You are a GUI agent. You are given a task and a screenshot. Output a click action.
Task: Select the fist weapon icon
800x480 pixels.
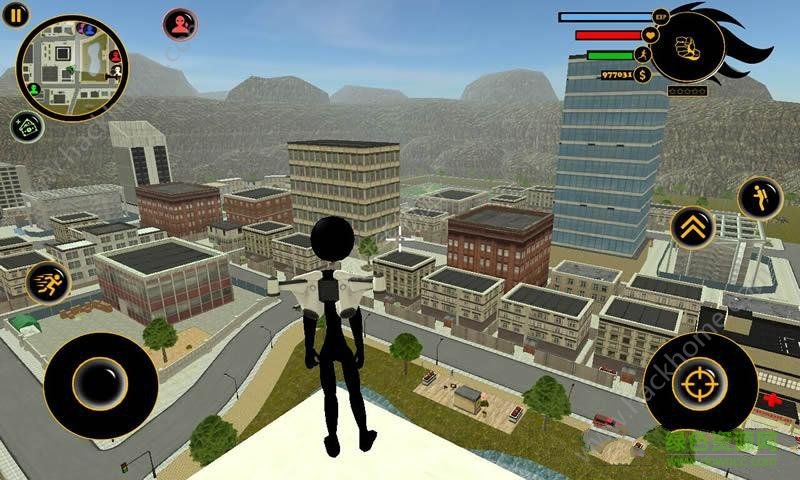[x=687, y=46]
